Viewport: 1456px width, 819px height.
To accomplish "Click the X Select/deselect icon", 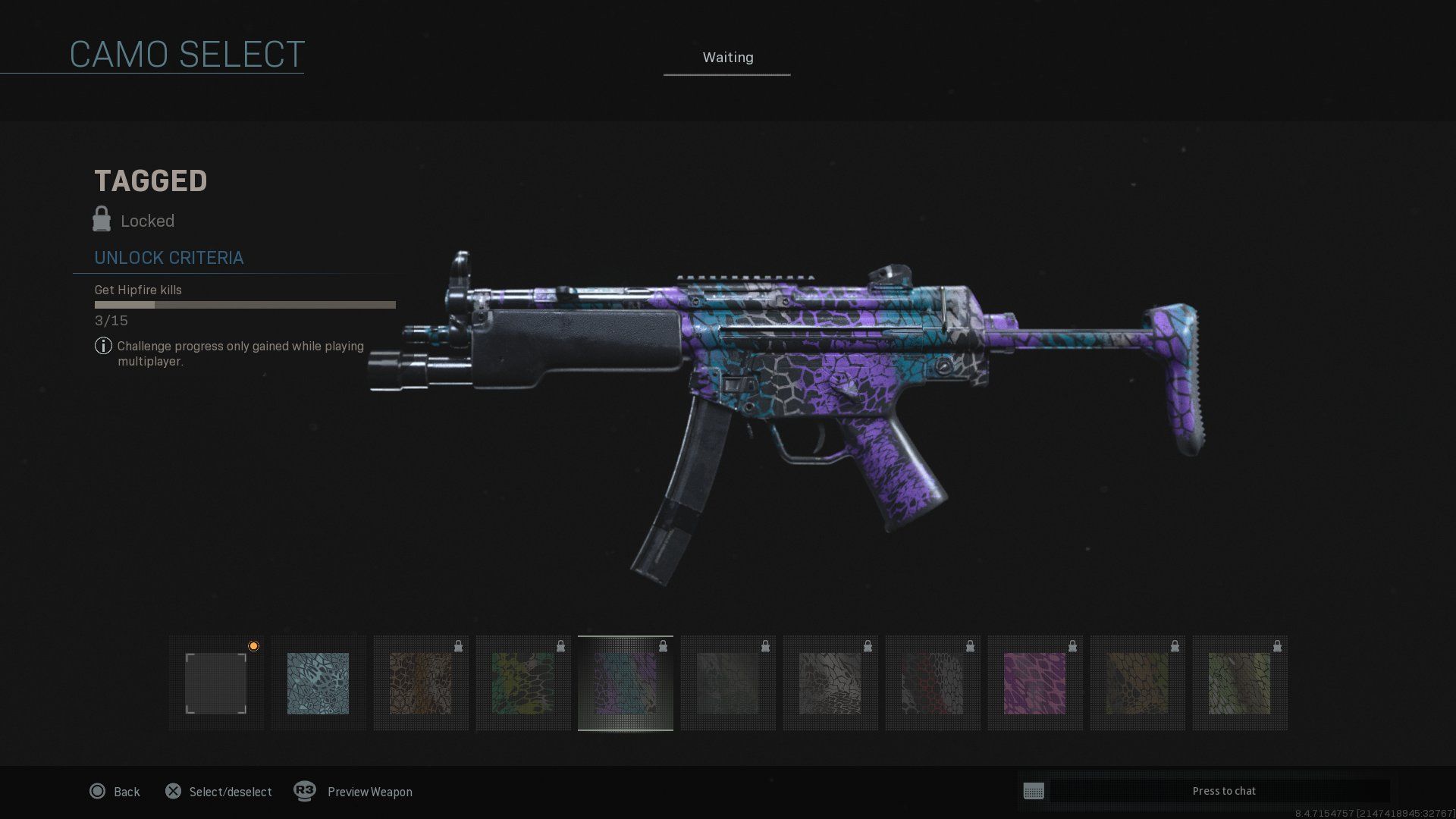I will tap(173, 791).
